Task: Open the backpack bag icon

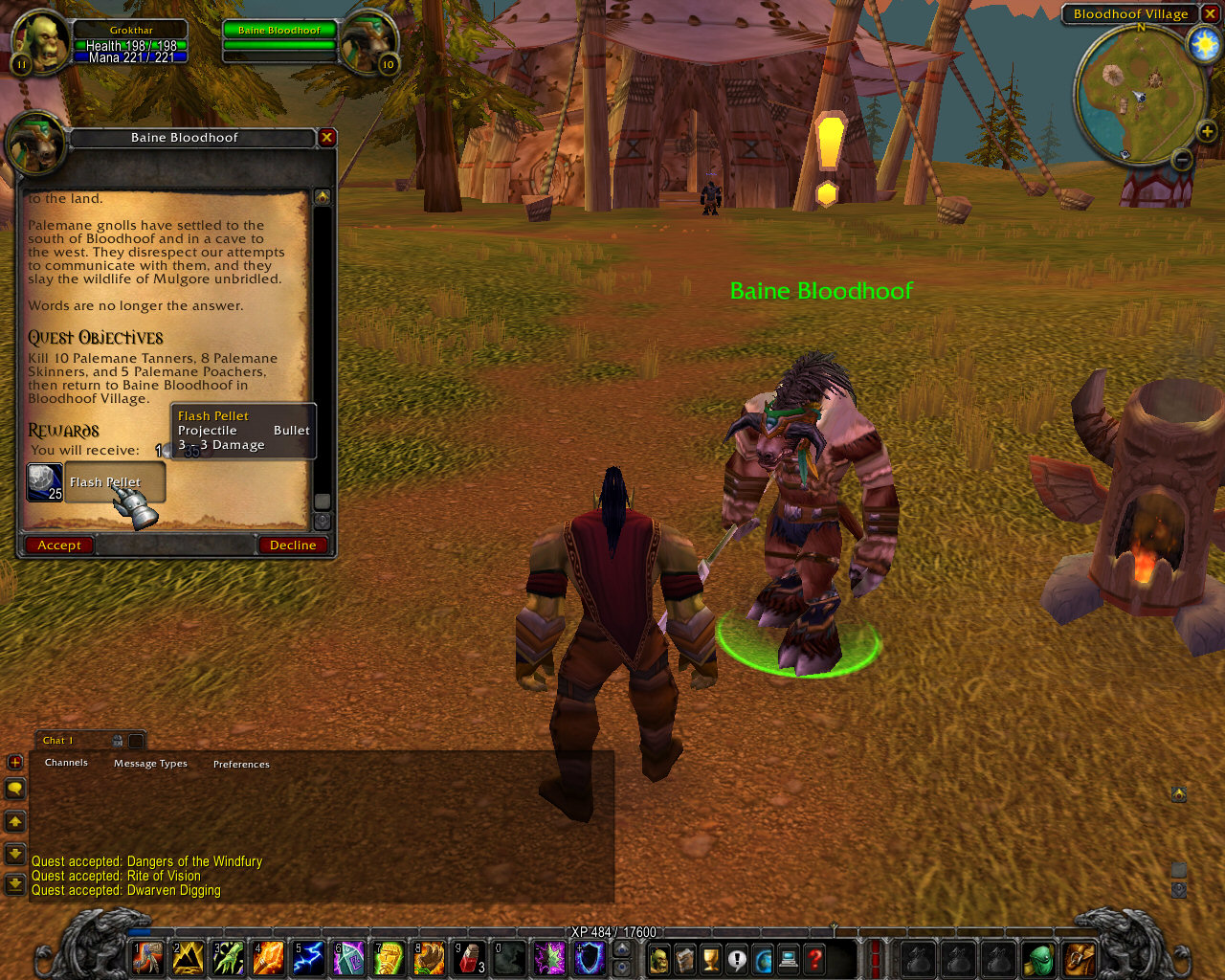Action: pyautogui.click(x=1079, y=958)
